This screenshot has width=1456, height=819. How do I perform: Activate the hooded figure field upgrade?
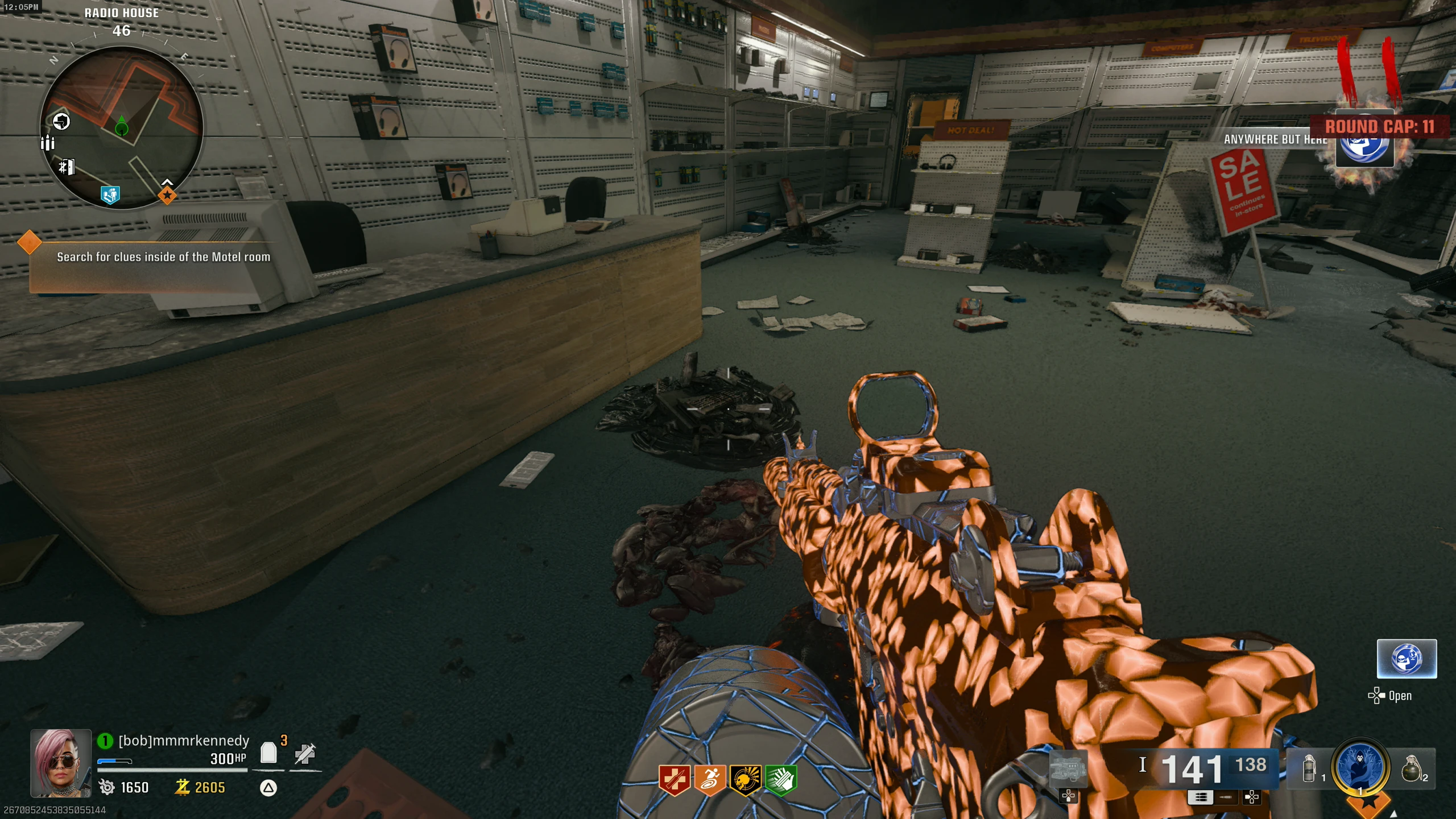(x=1360, y=767)
